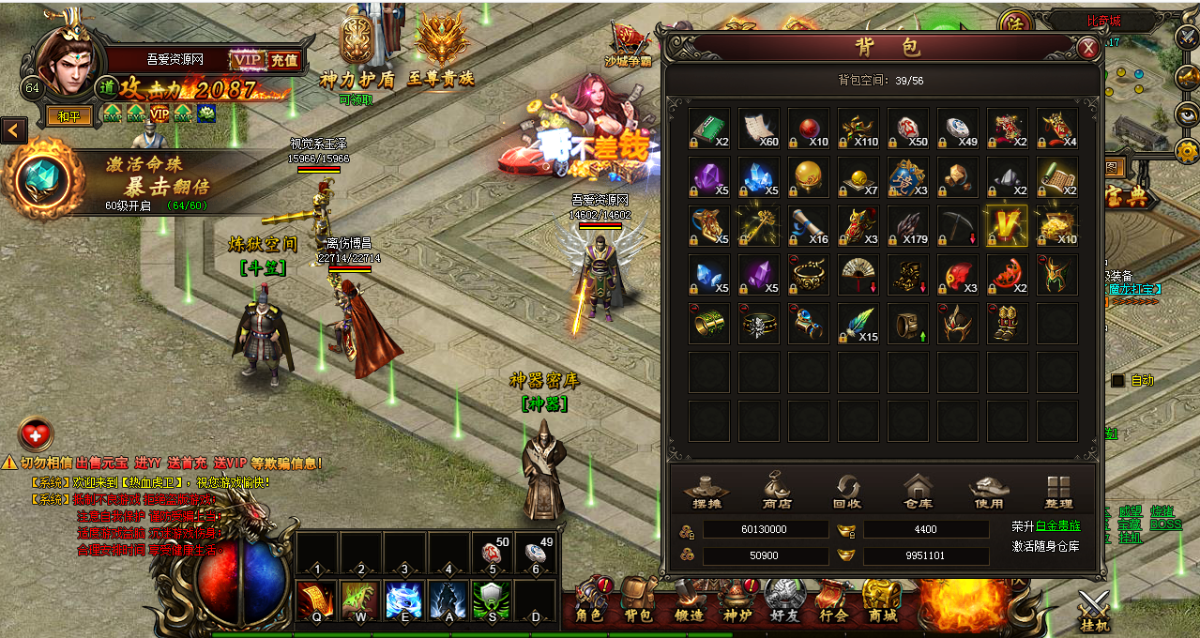Image resolution: width=1200 pixels, height=638 pixels.
Task: Select the pickaxe item slot
Action: click(x=958, y=226)
